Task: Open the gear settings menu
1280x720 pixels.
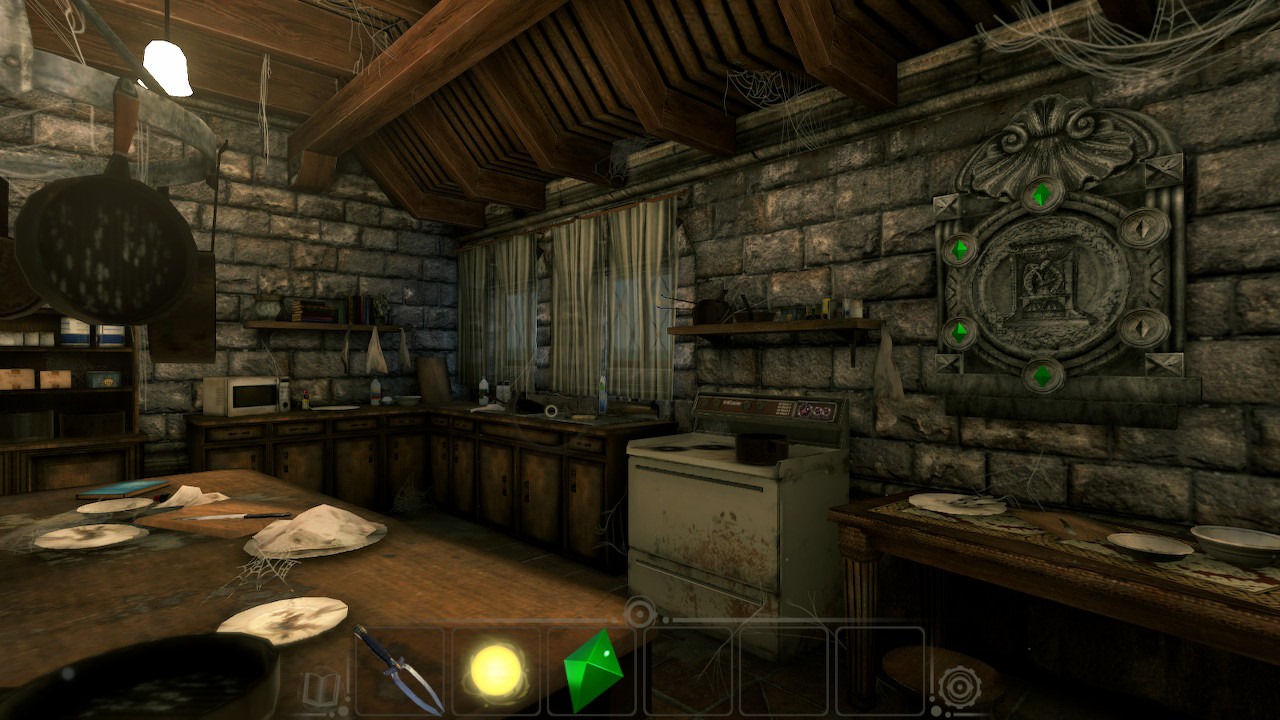Action: 957,687
